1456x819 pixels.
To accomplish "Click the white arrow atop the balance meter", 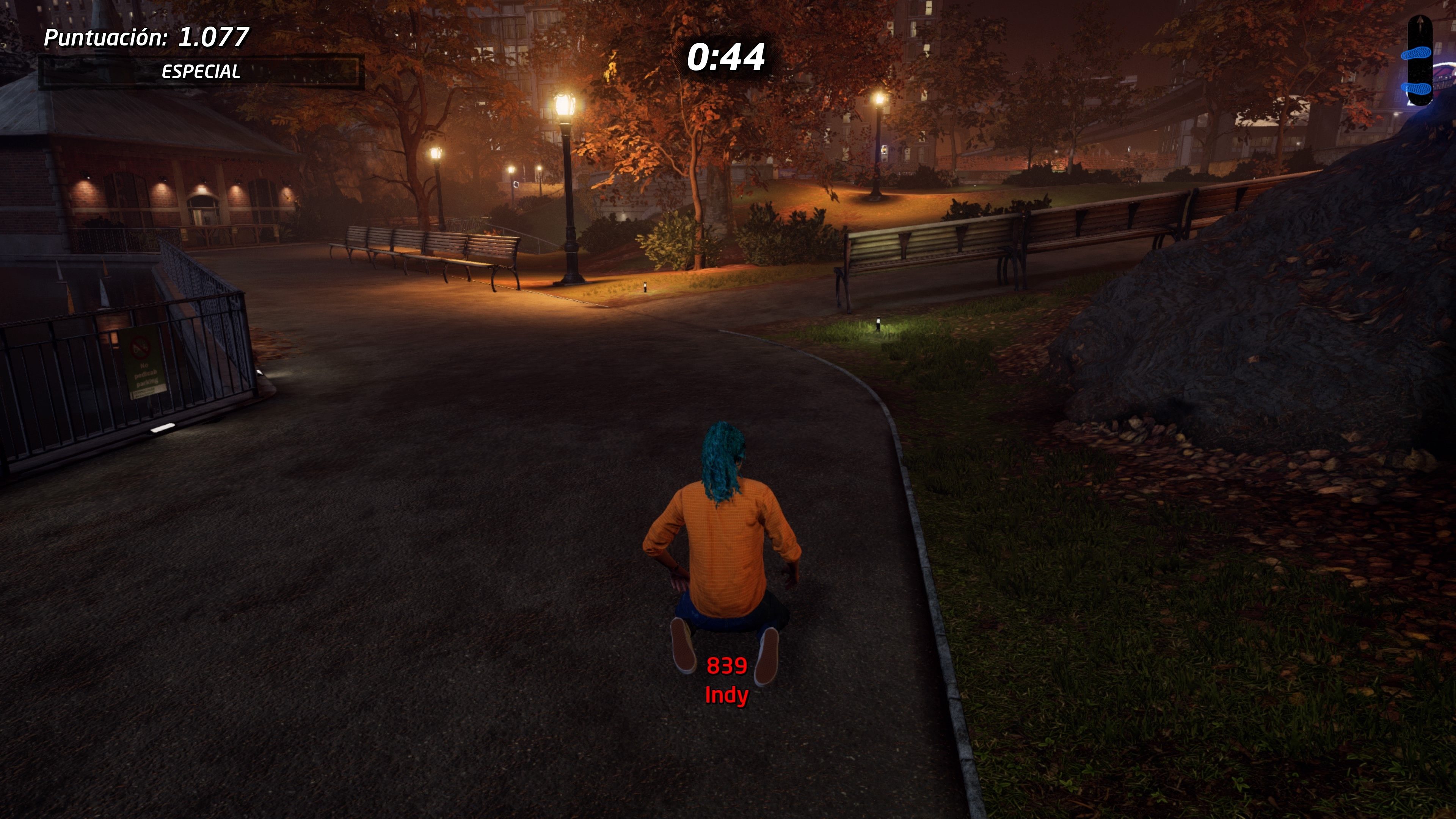I will pyautogui.click(x=1420, y=22).
